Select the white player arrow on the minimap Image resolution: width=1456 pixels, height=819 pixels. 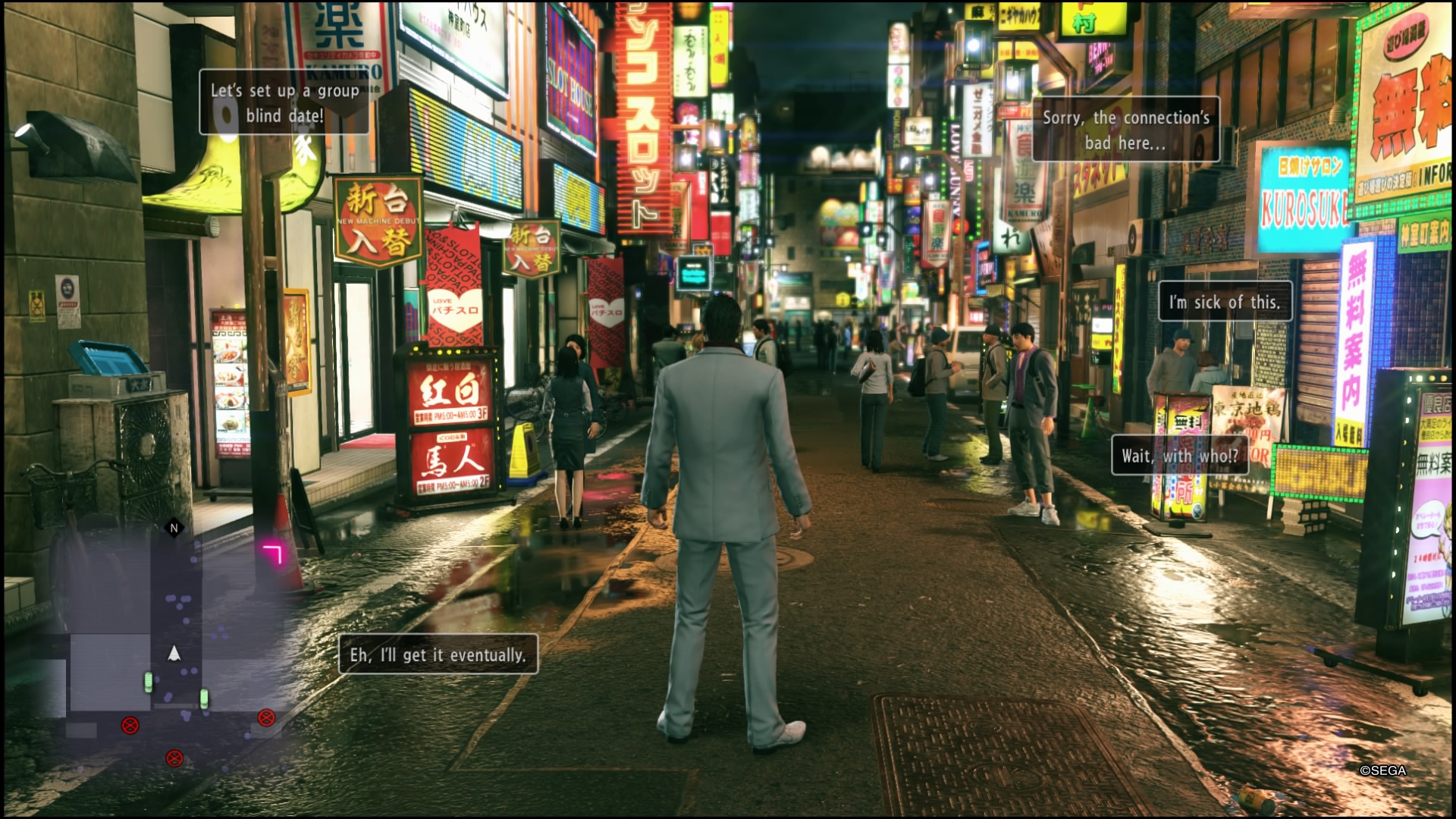click(174, 654)
